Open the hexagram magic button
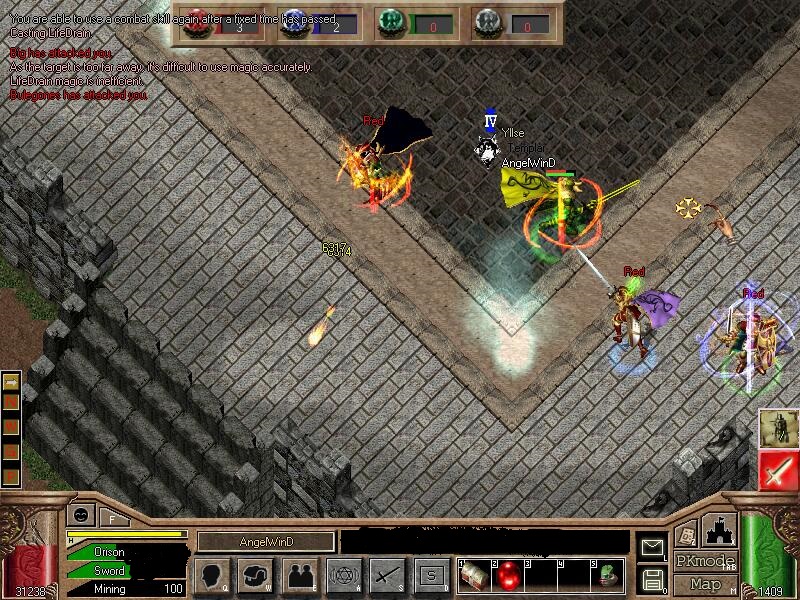Viewport: 800px width, 600px height. (343, 575)
